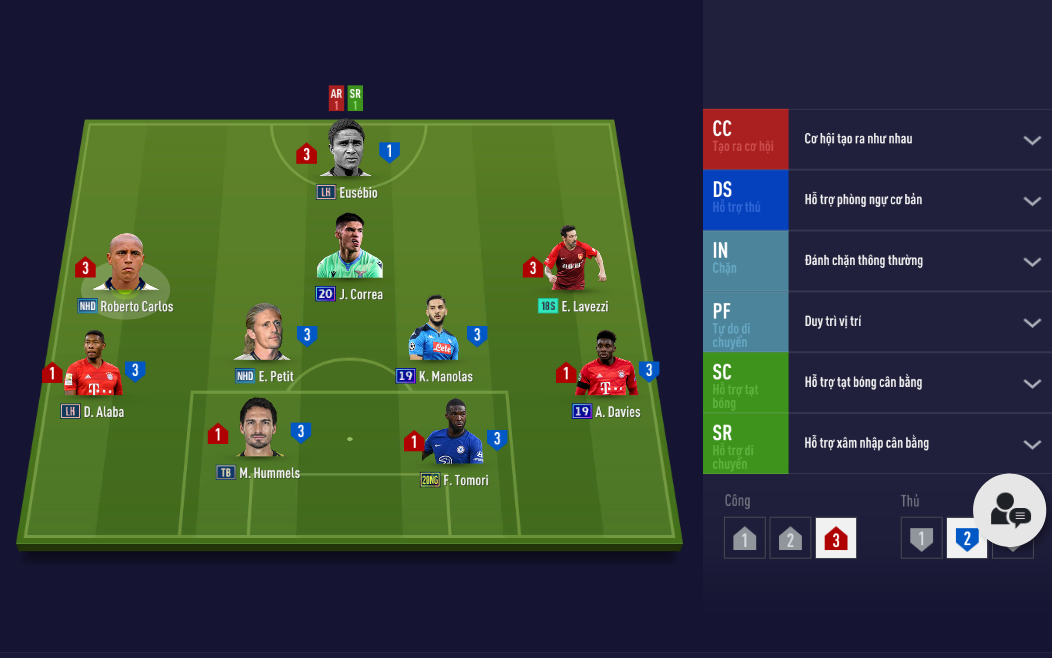Pick defender M. Hummels
The image size is (1052, 658).
pyautogui.click(x=258, y=428)
